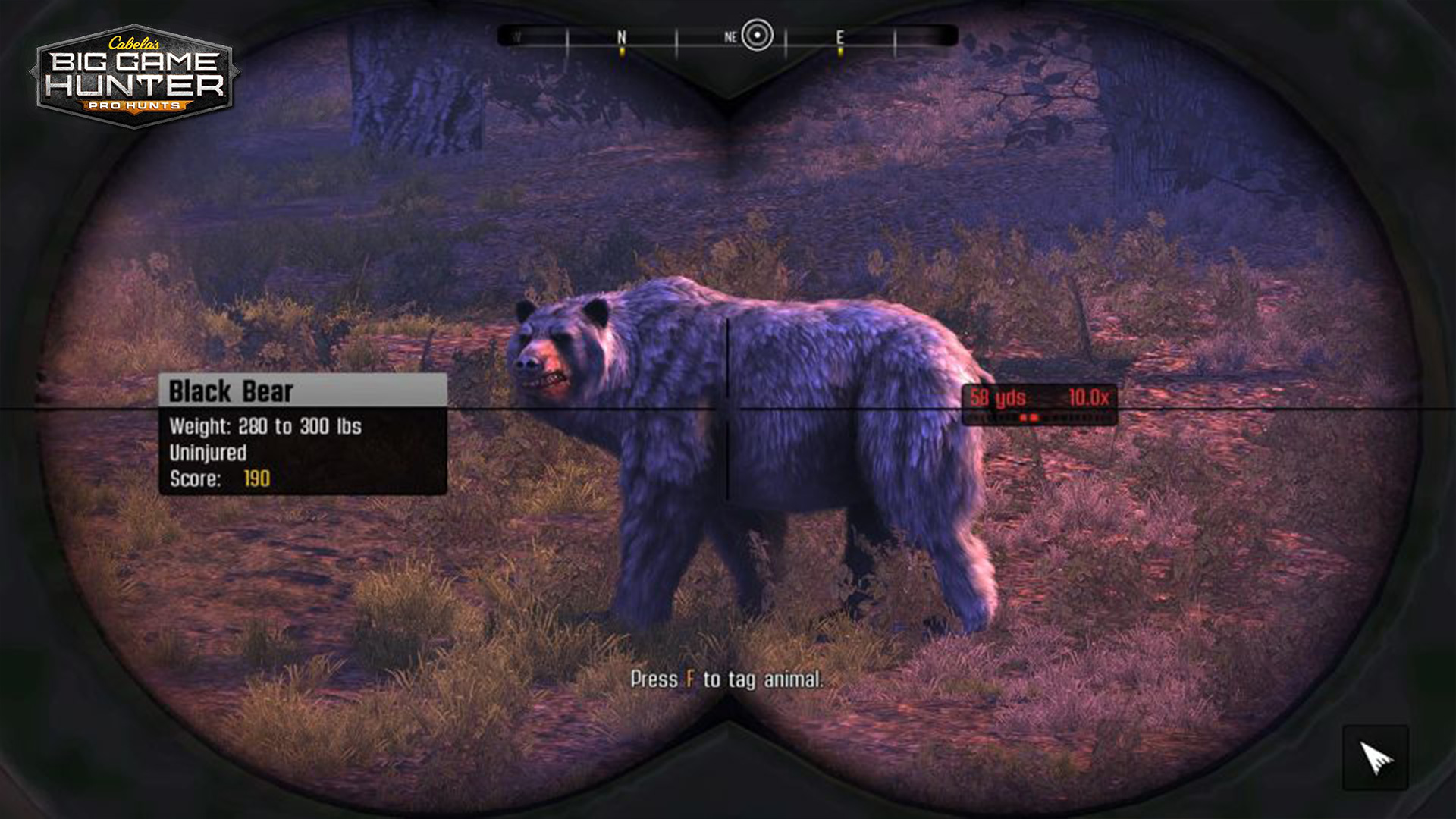This screenshot has width=1456, height=819.
Task: Select the target marker on the compass
Action: click(x=757, y=35)
